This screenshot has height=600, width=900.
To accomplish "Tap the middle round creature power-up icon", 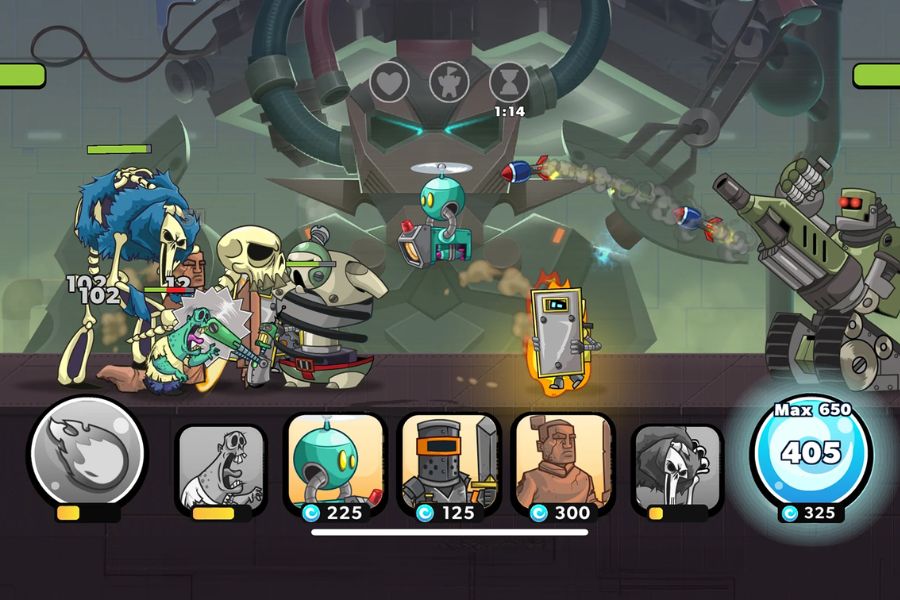I will click(450, 82).
